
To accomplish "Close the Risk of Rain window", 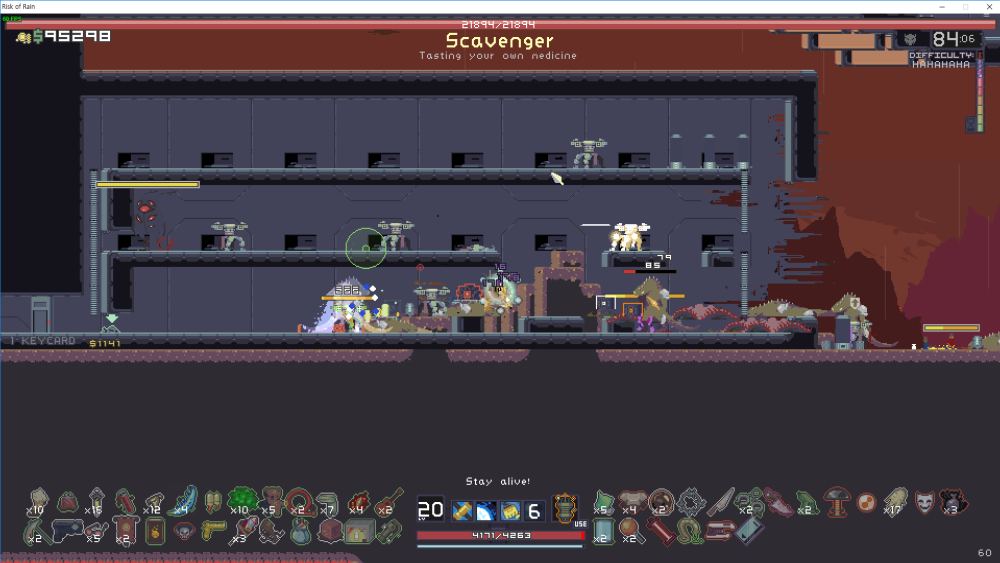I will (987, 6).
